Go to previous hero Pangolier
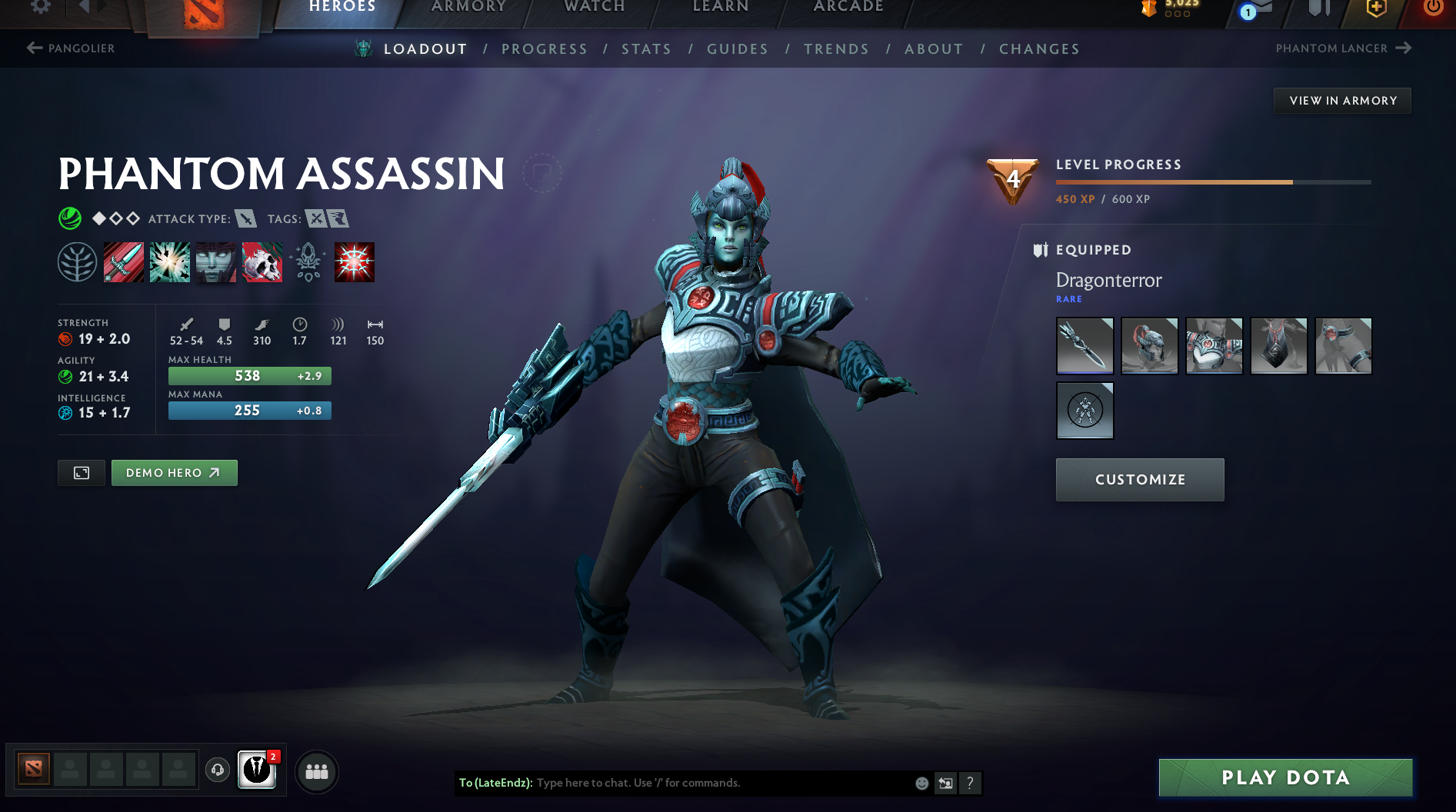Screen dimensions: 1456x812 (71, 48)
